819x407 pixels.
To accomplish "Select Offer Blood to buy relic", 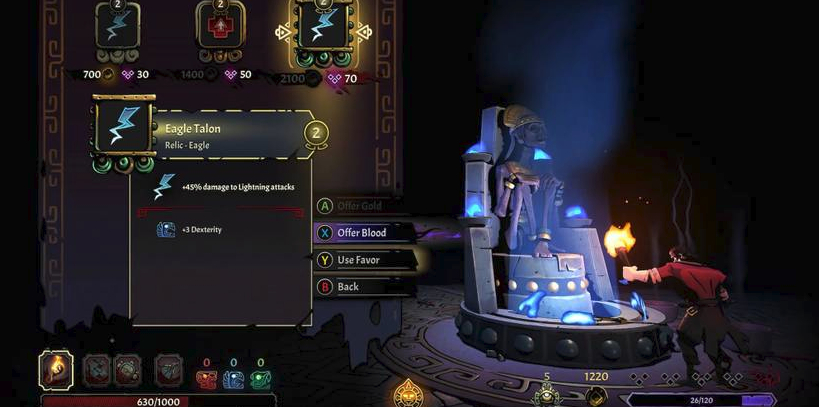I will 360,233.
